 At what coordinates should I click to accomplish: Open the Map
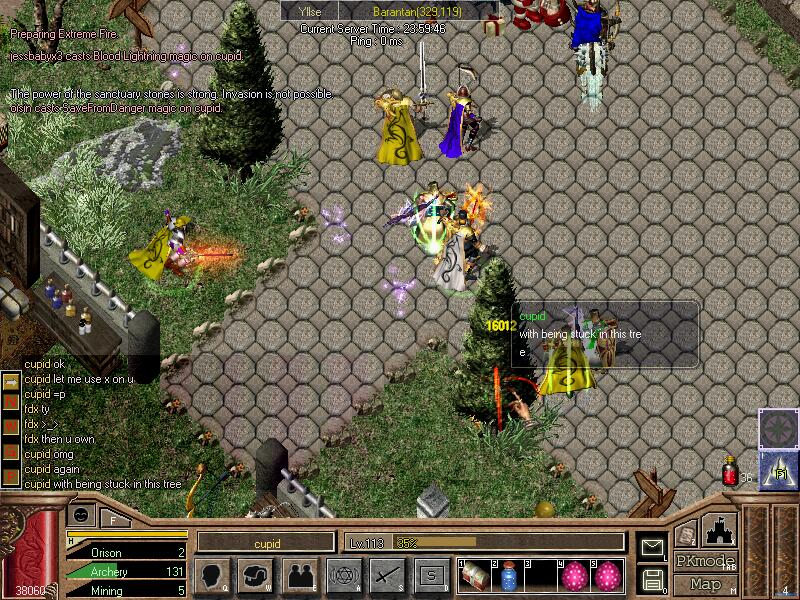click(x=706, y=583)
